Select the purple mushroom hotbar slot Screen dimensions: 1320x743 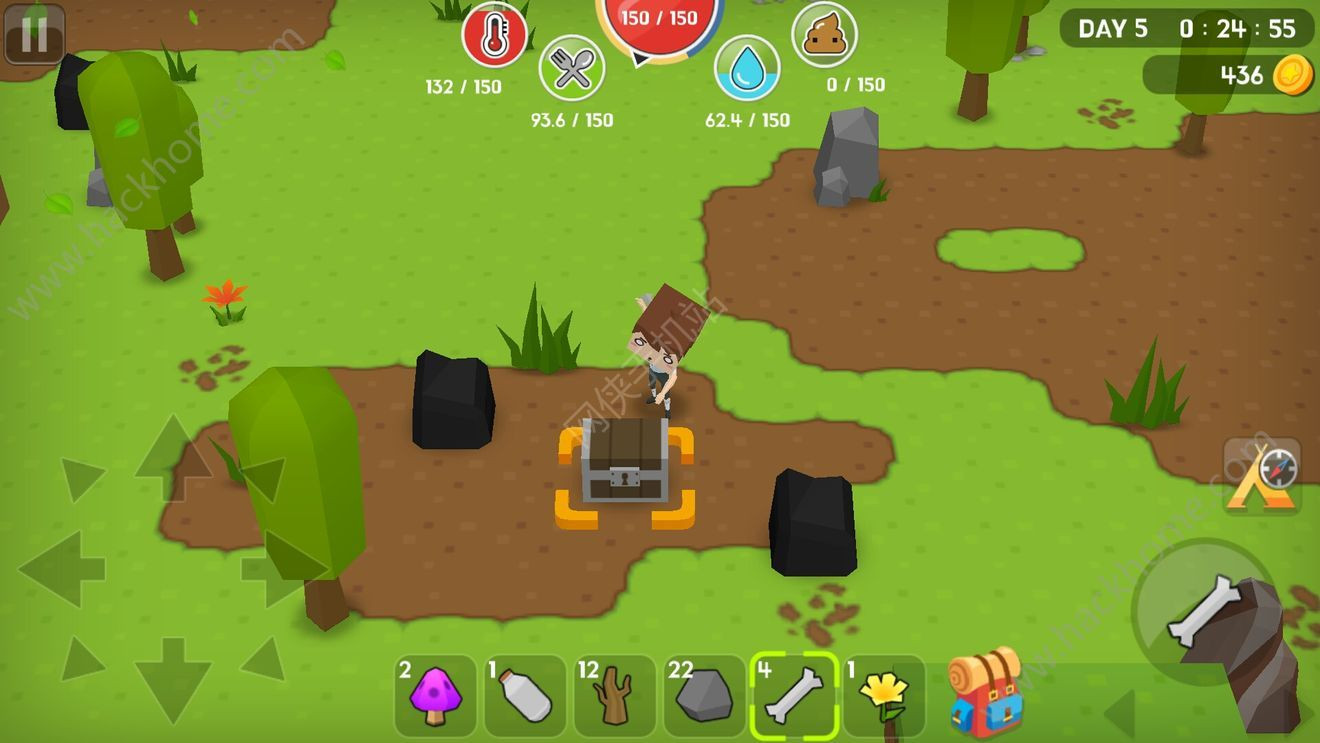point(435,695)
